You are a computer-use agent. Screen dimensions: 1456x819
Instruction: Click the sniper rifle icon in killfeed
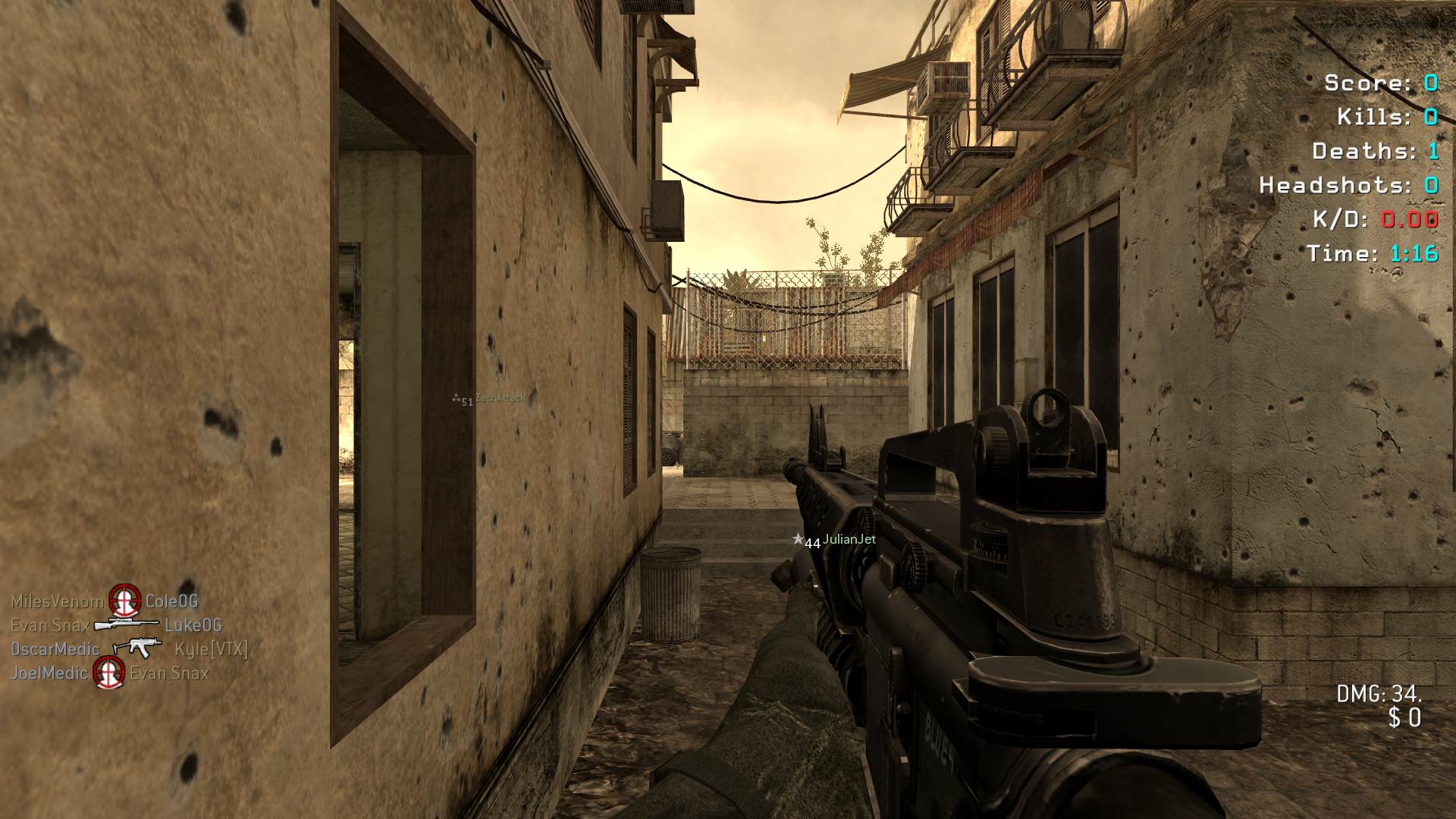point(127,625)
